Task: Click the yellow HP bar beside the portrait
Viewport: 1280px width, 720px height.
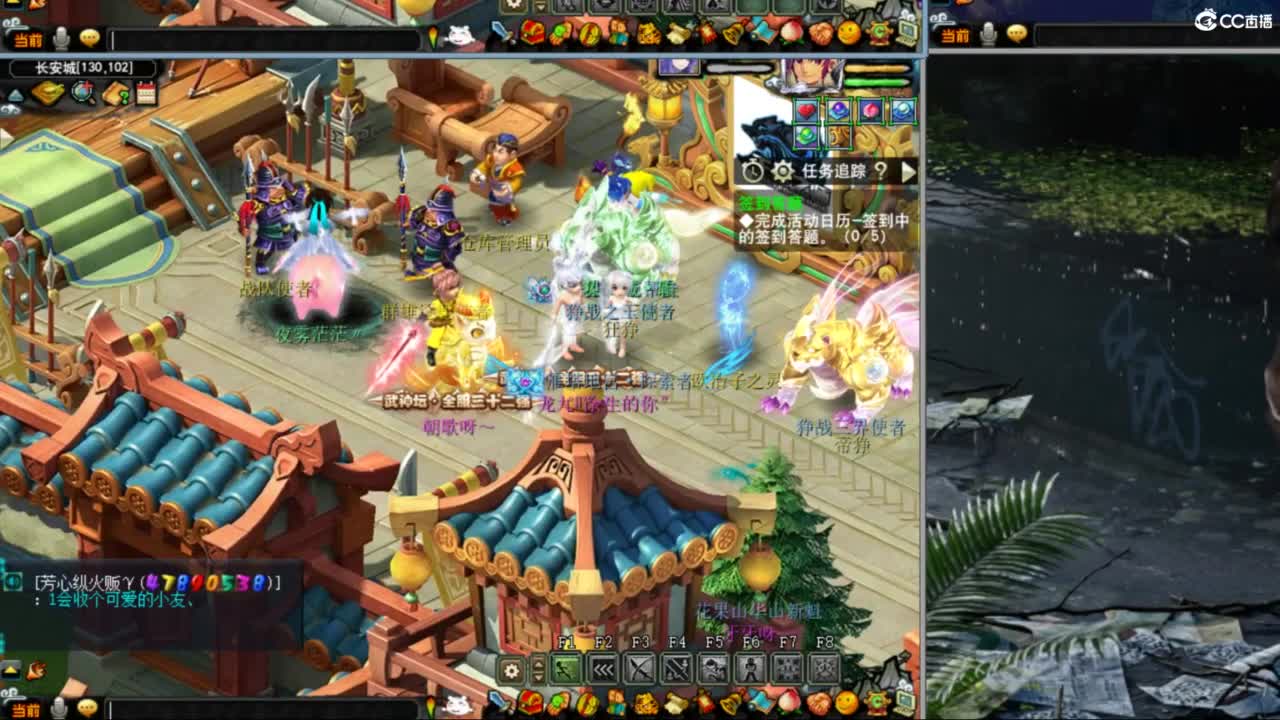Action: point(878,68)
